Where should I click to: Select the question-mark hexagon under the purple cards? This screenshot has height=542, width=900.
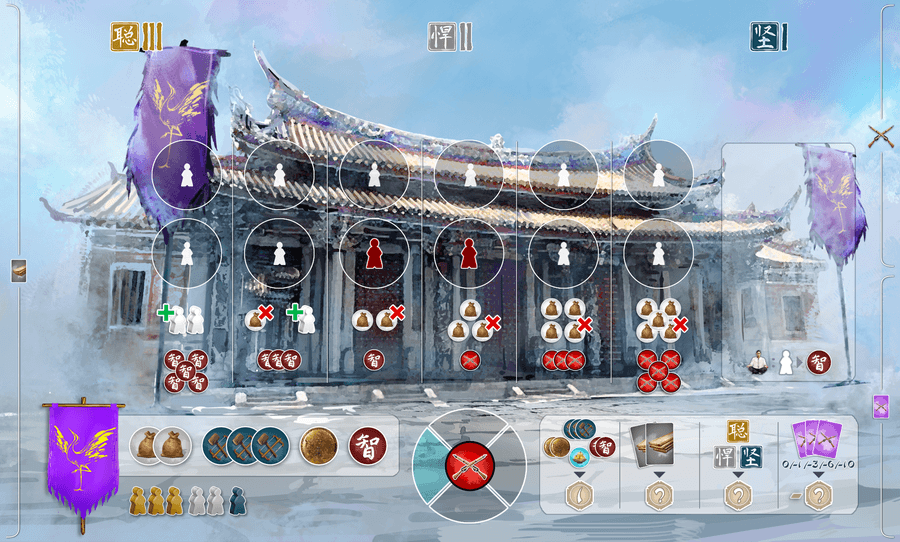point(818,493)
